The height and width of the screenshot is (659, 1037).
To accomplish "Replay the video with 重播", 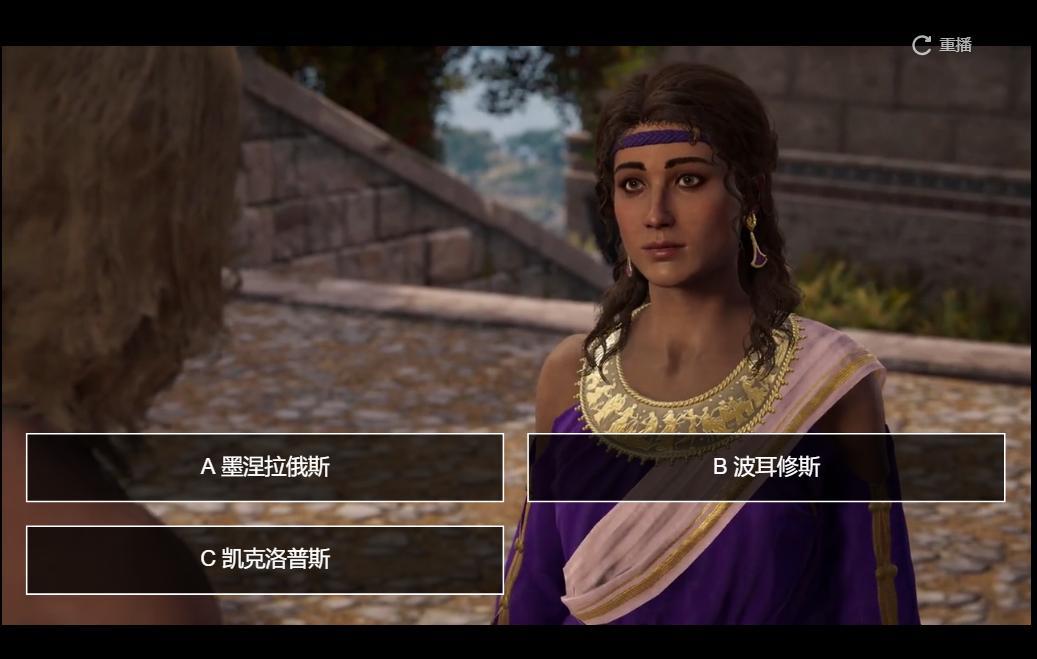I will pos(942,45).
